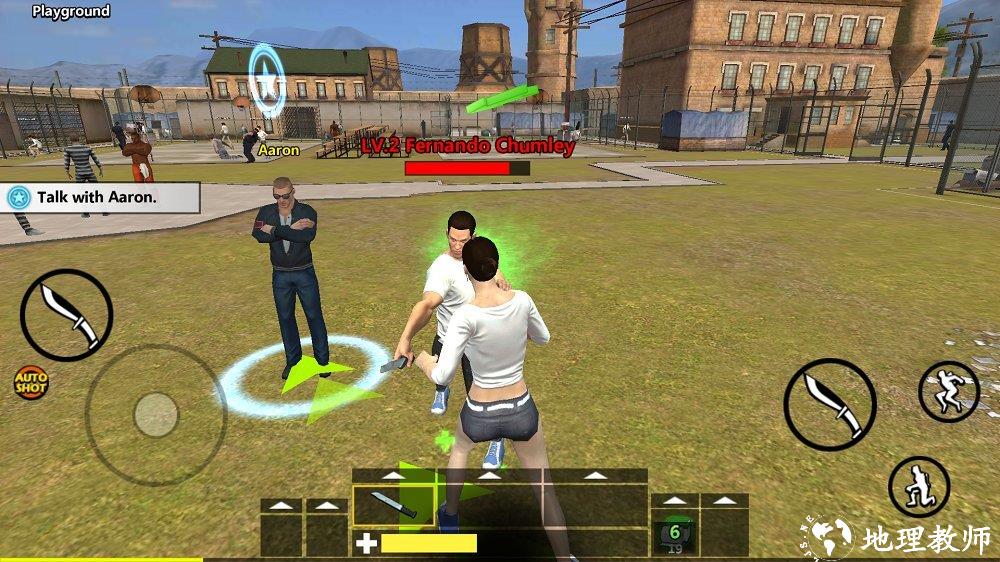Tap the crouch kneeling-figure button
Viewport: 1000px width, 562px height.
click(918, 487)
